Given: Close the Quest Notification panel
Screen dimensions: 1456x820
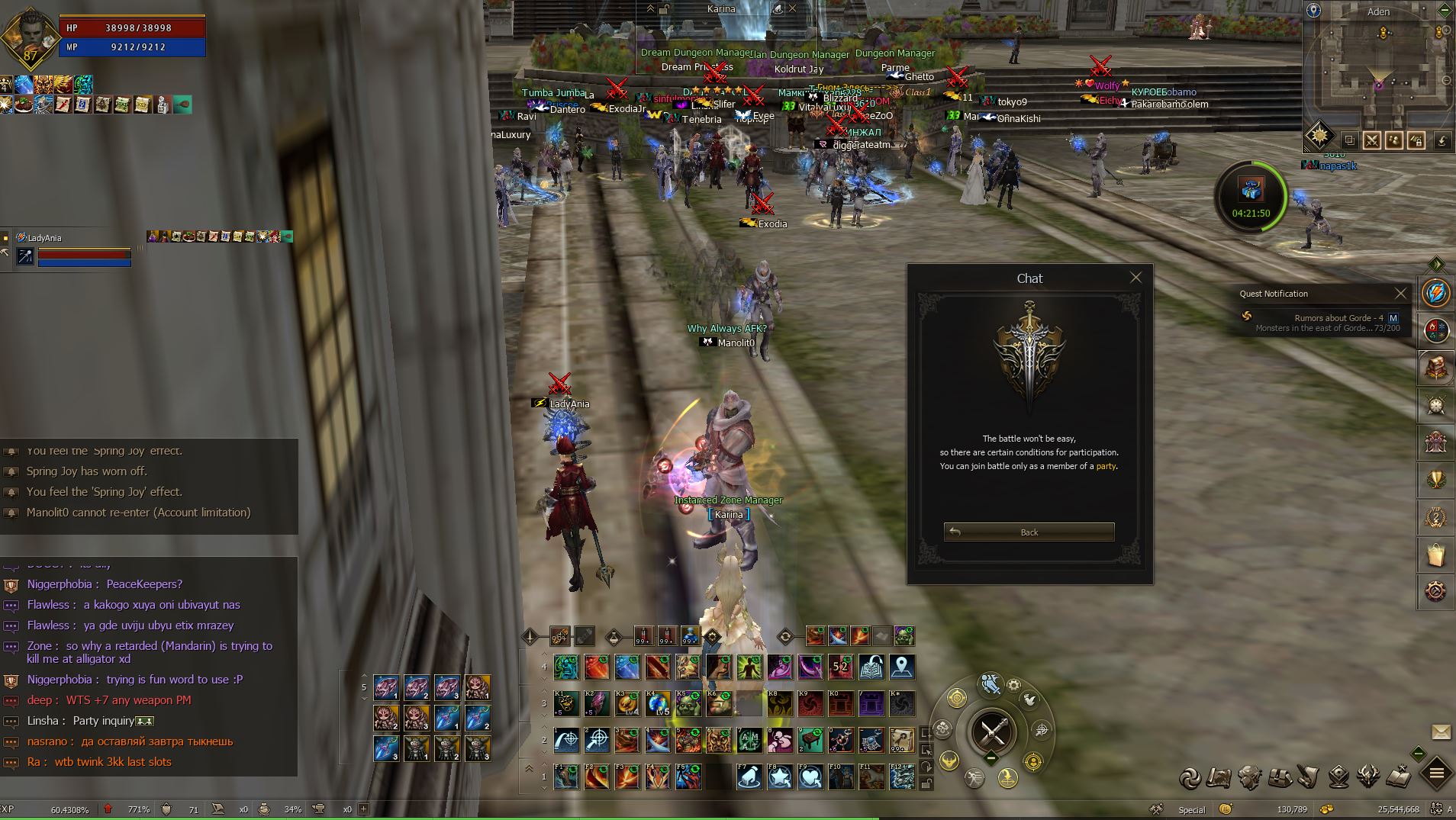Looking at the screenshot, I should [x=1400, y=294].
